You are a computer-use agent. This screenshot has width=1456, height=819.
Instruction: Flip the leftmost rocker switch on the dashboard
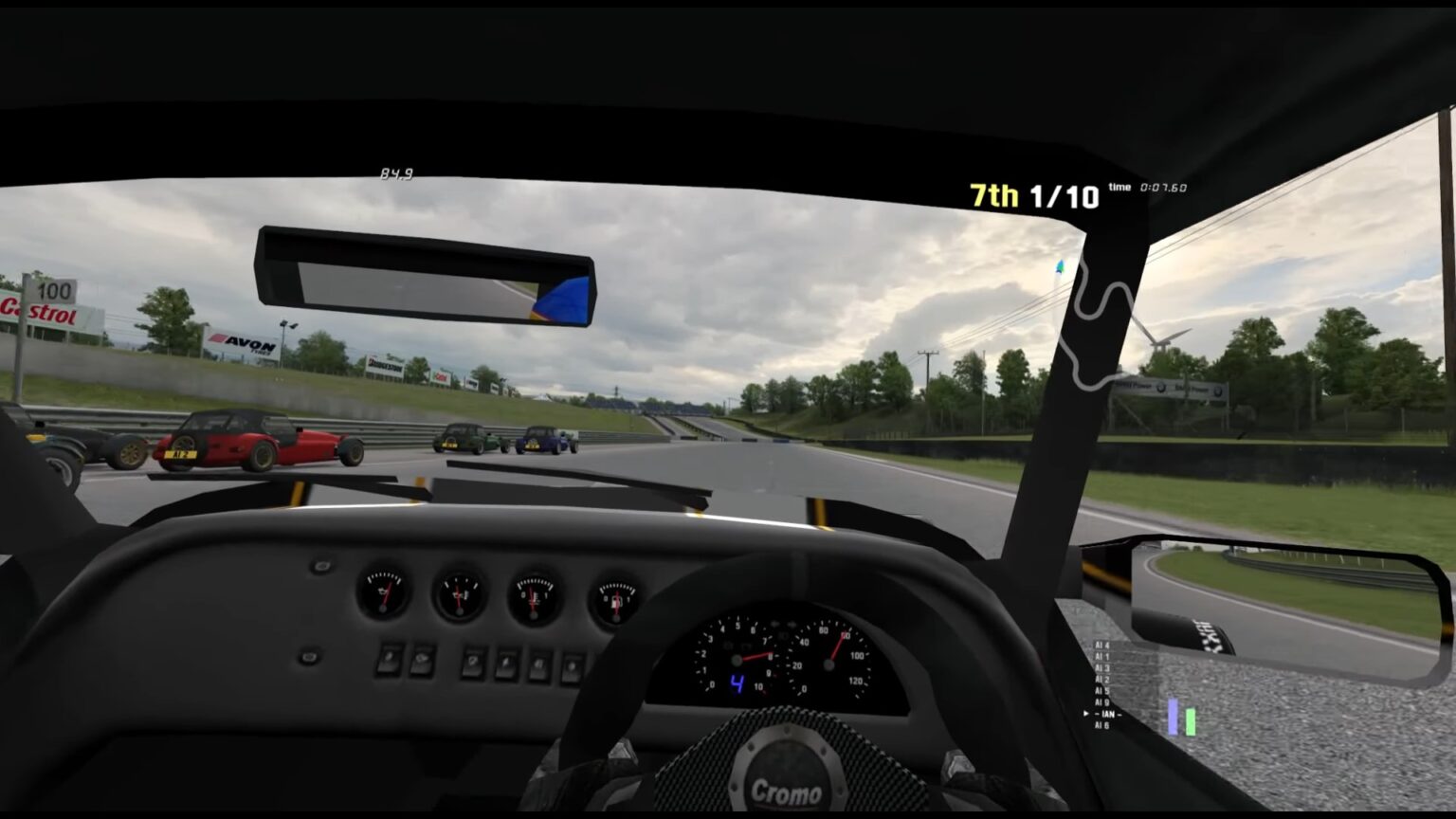click(x=389, y=662)
